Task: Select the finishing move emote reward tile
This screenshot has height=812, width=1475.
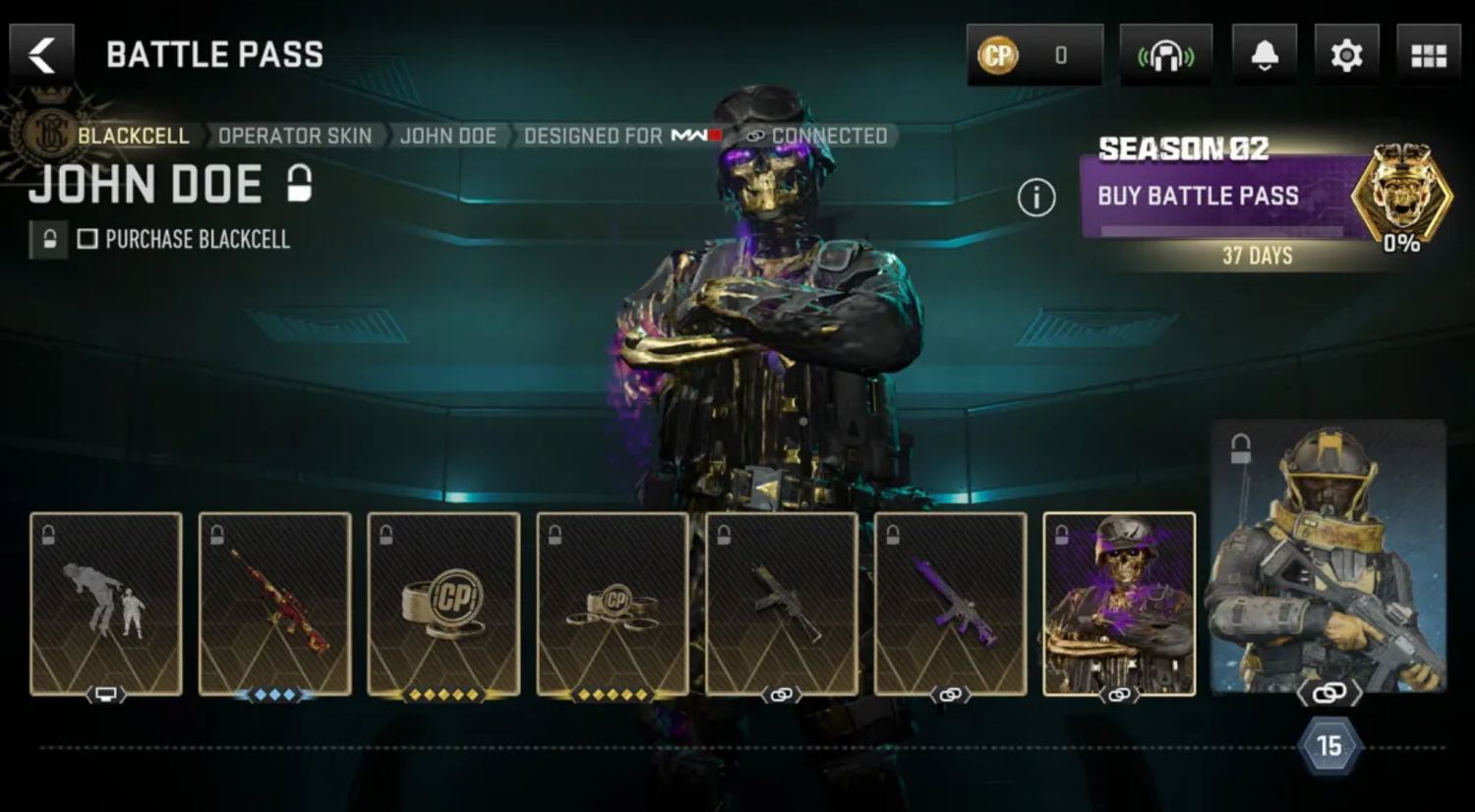Action: (106, 603)
